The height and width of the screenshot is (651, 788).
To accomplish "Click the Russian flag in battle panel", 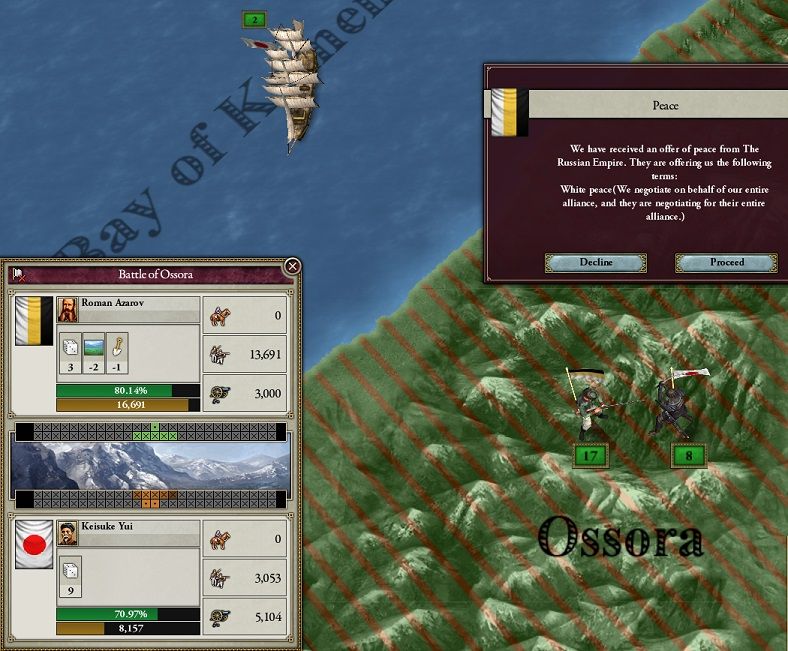I will 34,320.
